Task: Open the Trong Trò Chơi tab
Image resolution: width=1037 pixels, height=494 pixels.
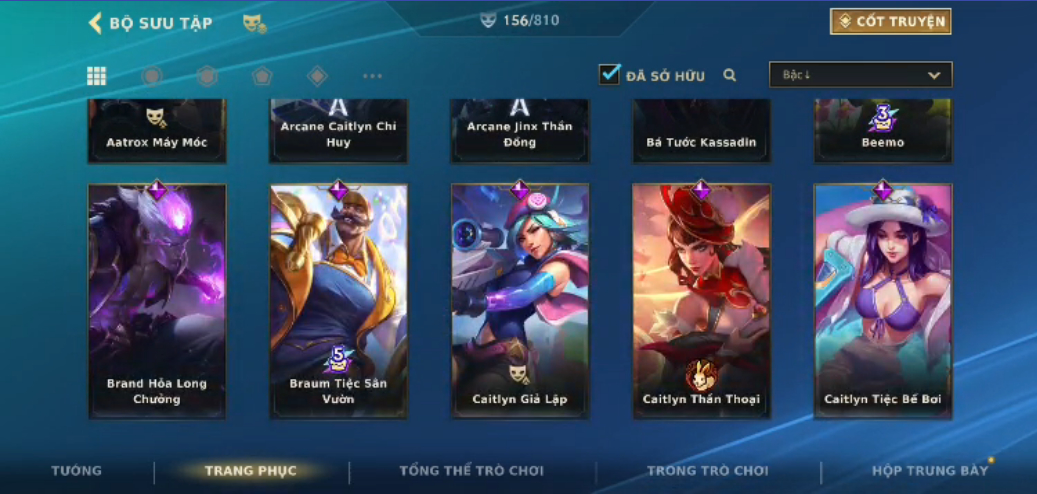Action: (707, 471)
